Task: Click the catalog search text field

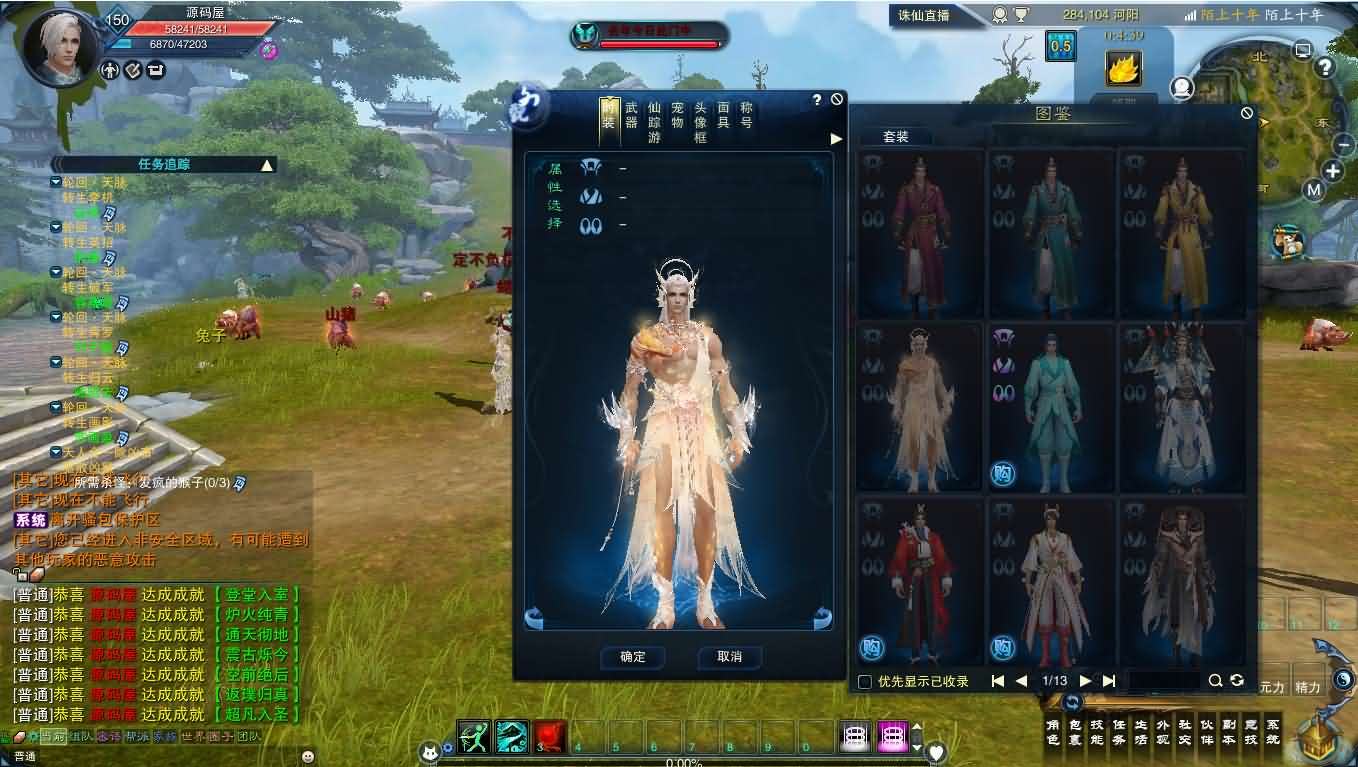Action: [1164, 681]
